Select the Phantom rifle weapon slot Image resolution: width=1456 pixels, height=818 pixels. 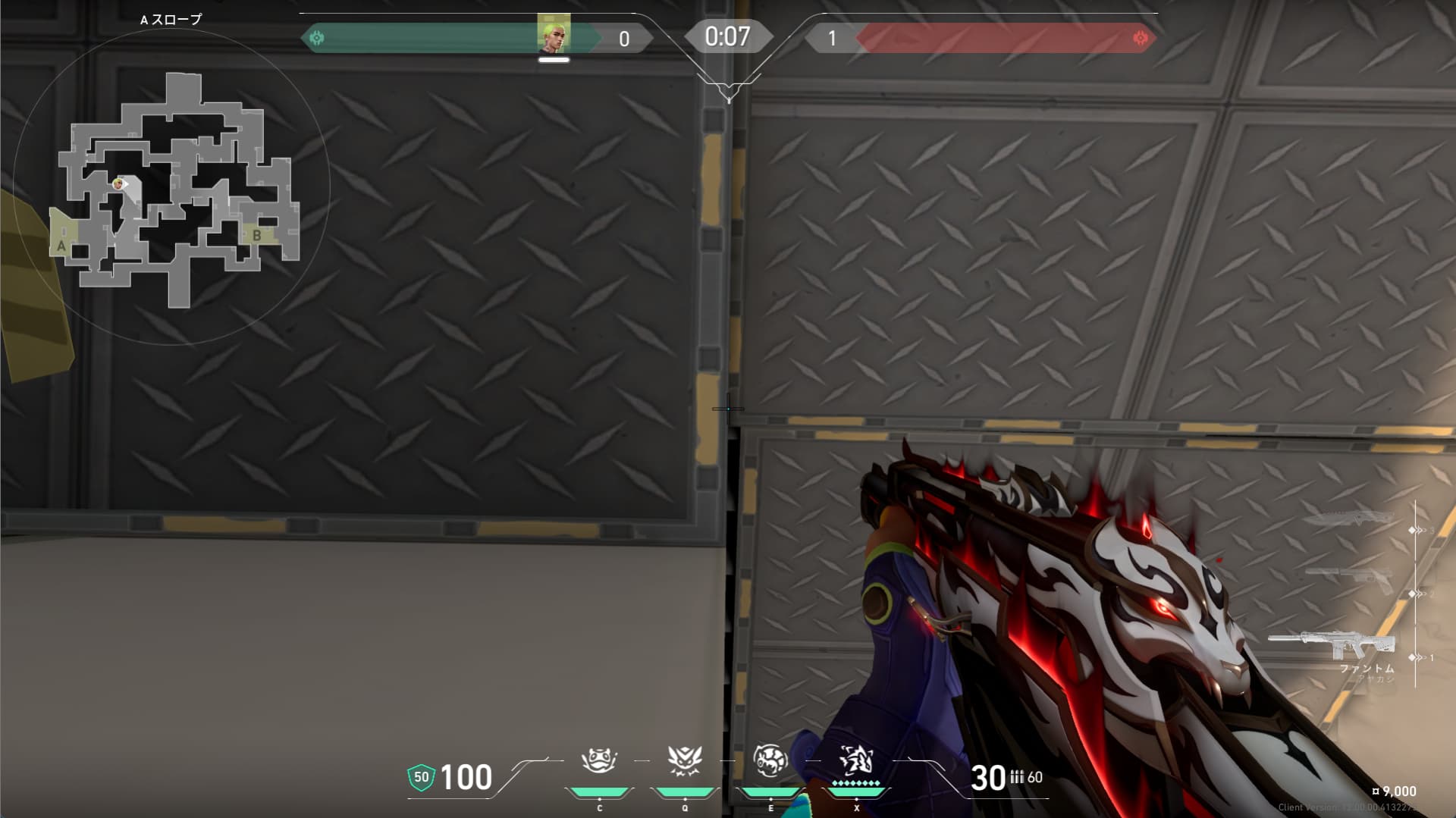[x=1332, y=644]
